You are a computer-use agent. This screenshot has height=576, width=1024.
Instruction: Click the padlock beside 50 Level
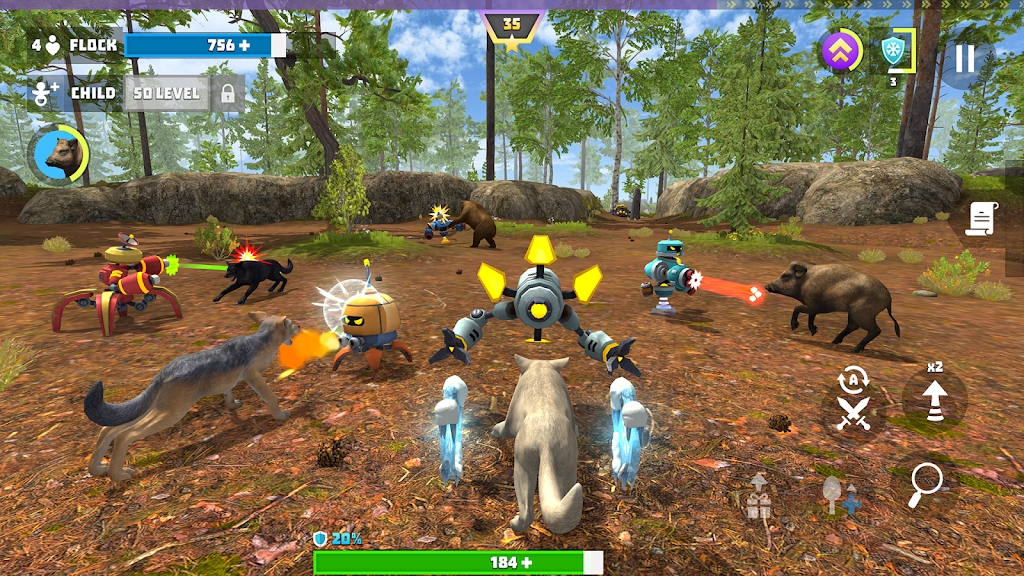coord(228,94)
